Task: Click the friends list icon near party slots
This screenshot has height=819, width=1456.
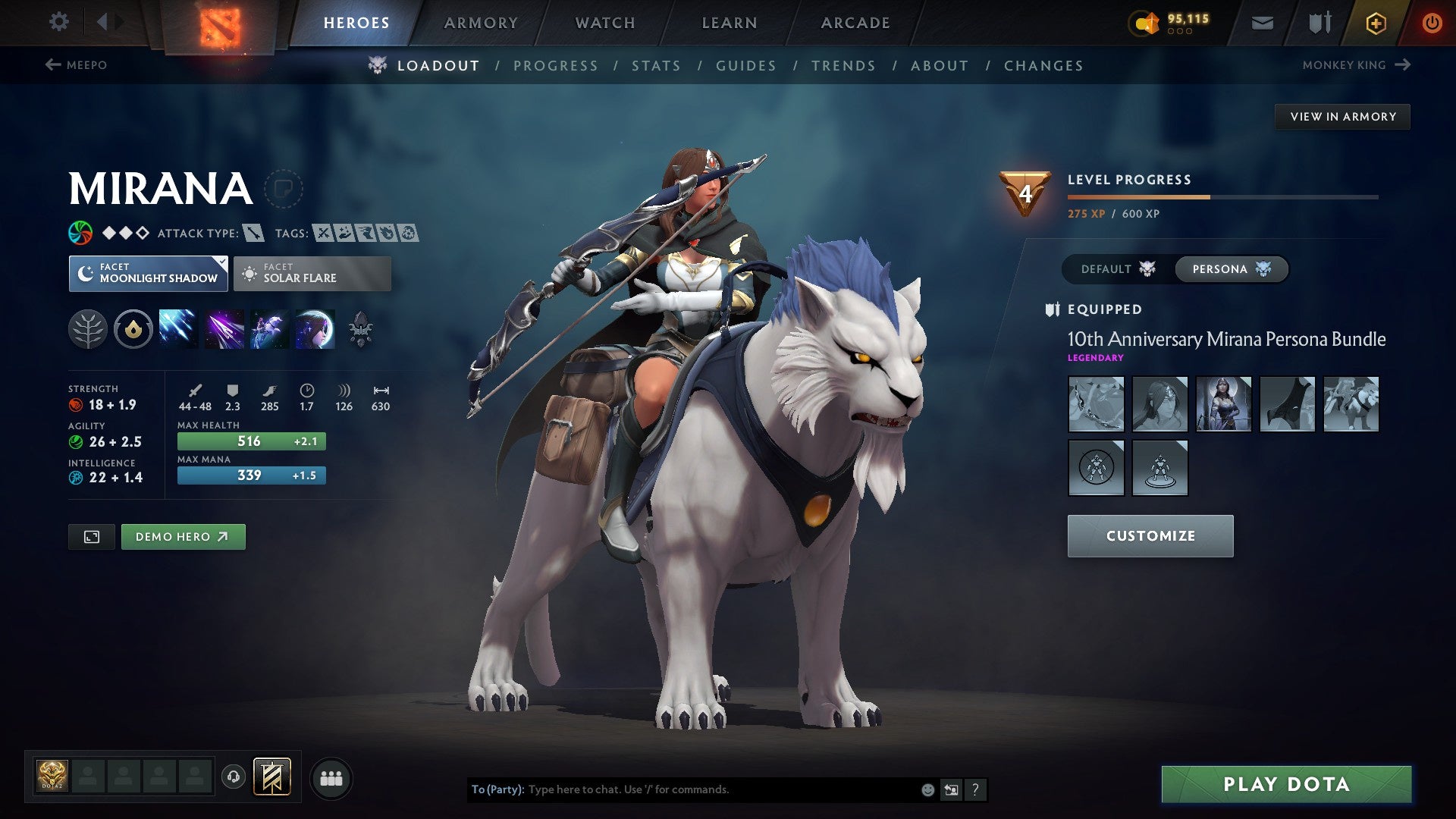Action: click(x=331, y=777)
